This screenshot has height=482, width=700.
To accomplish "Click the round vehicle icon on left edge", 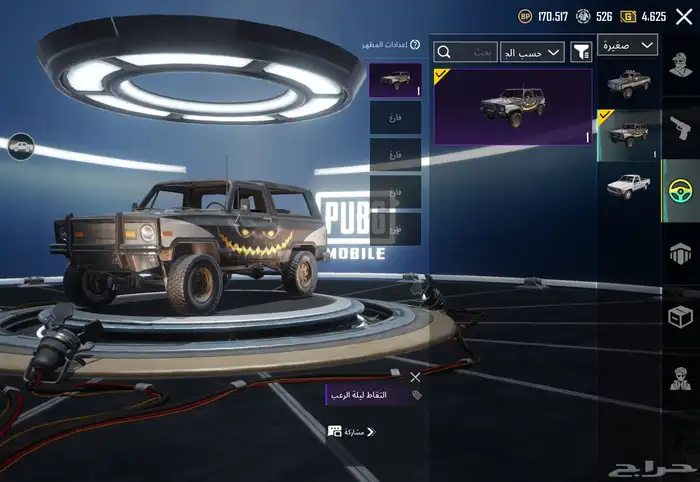I will coord(20,146).
